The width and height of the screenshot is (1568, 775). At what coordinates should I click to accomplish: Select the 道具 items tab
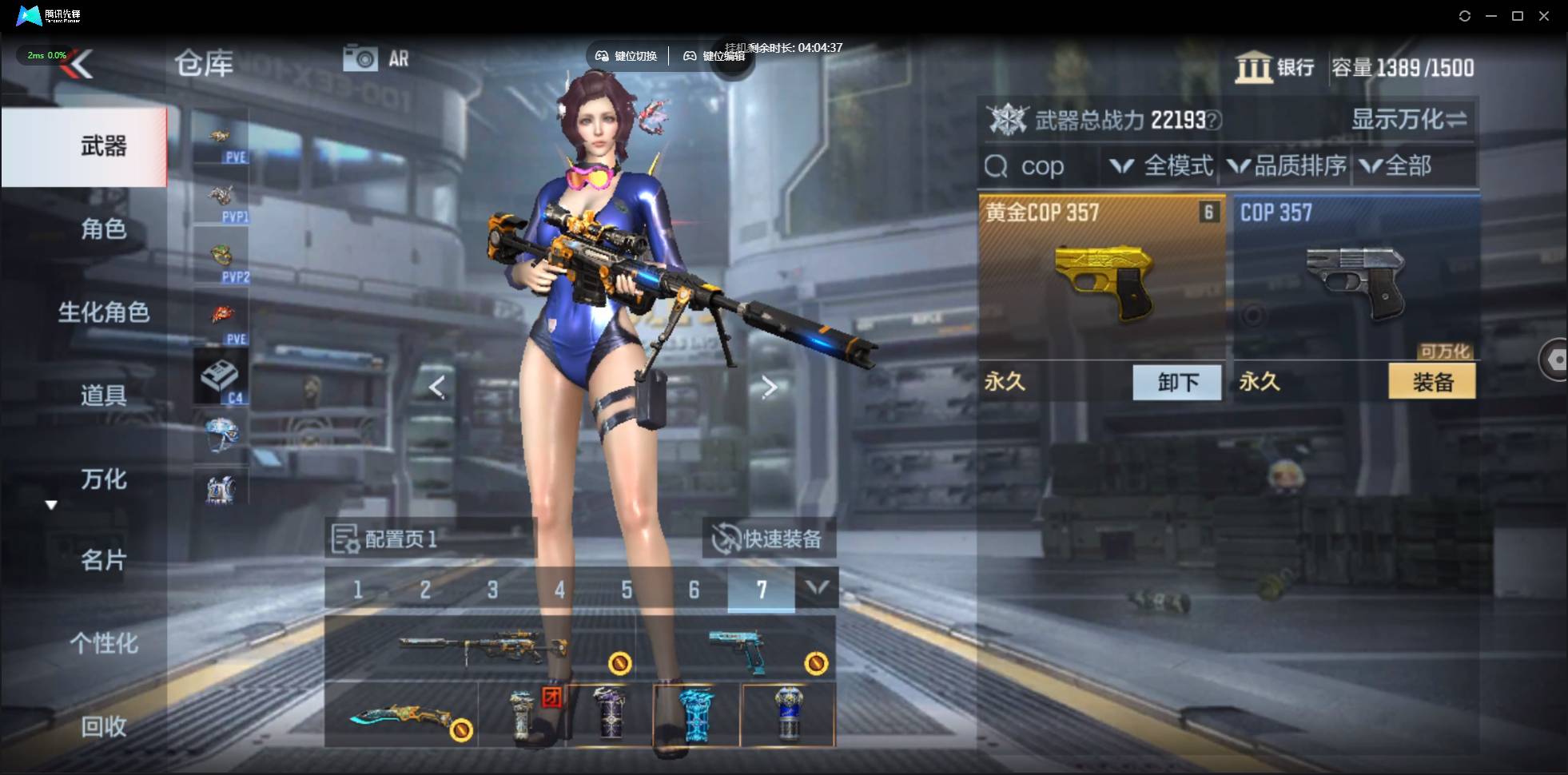[103, 395]
